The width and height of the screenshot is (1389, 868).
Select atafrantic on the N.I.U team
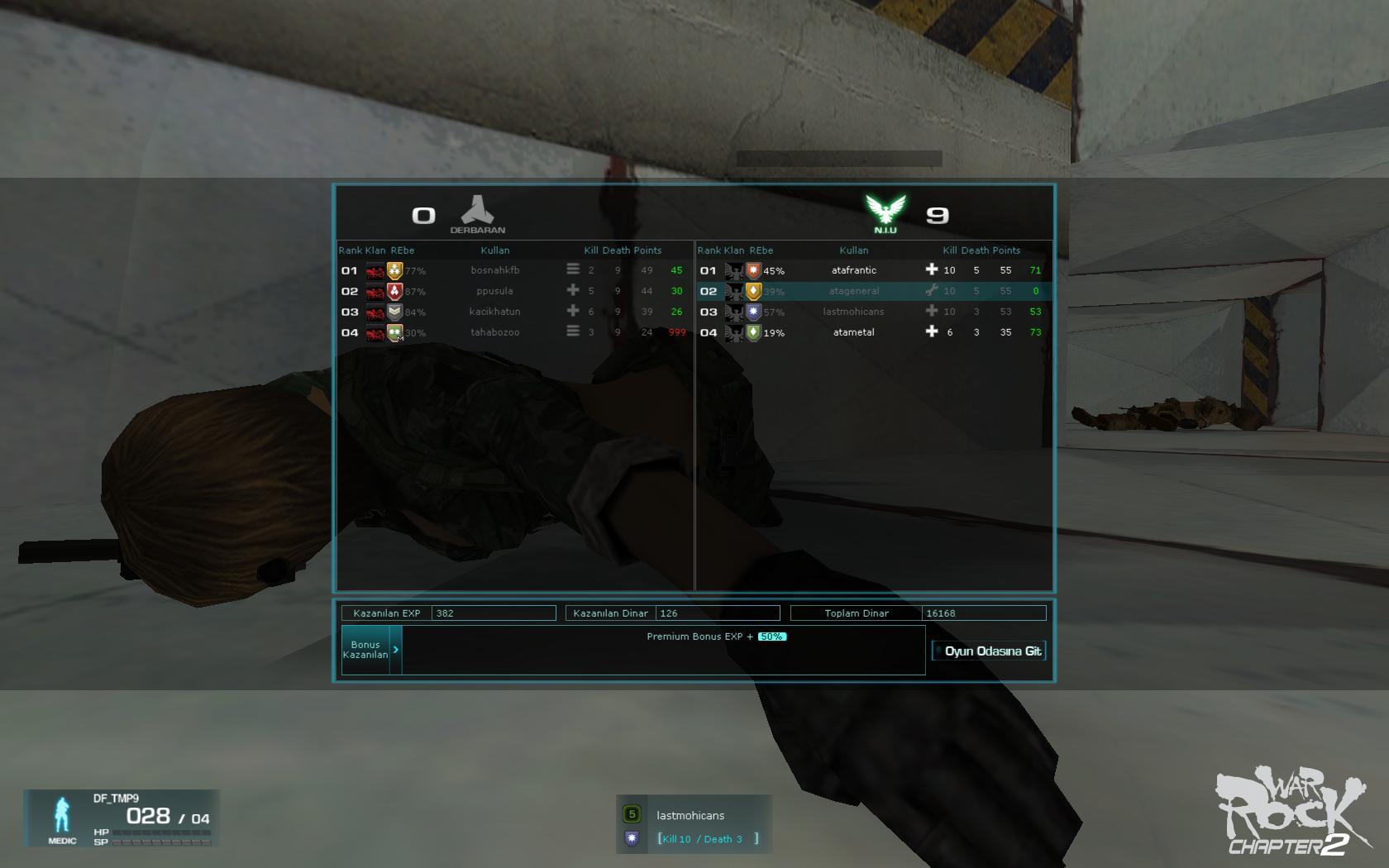(854, 270)
